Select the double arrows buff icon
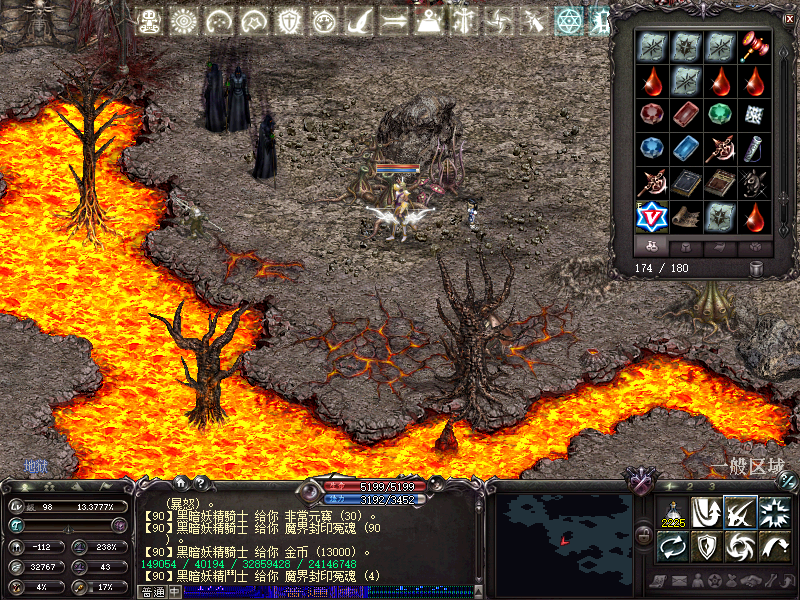Image resolution: width=800 pixels, height=600 pixels. 394,21
